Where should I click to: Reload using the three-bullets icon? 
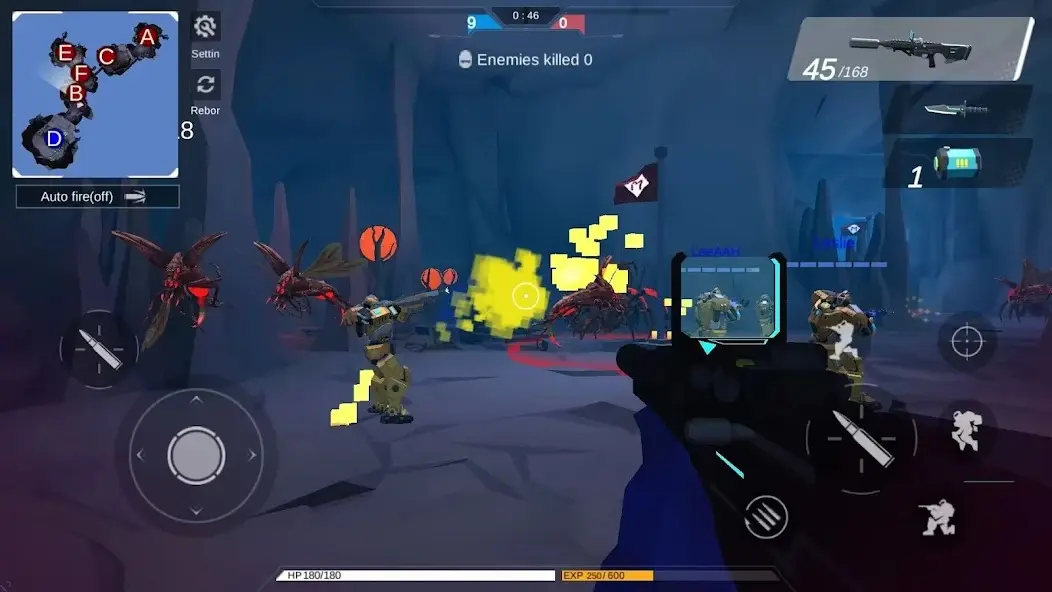click(766, 516)
